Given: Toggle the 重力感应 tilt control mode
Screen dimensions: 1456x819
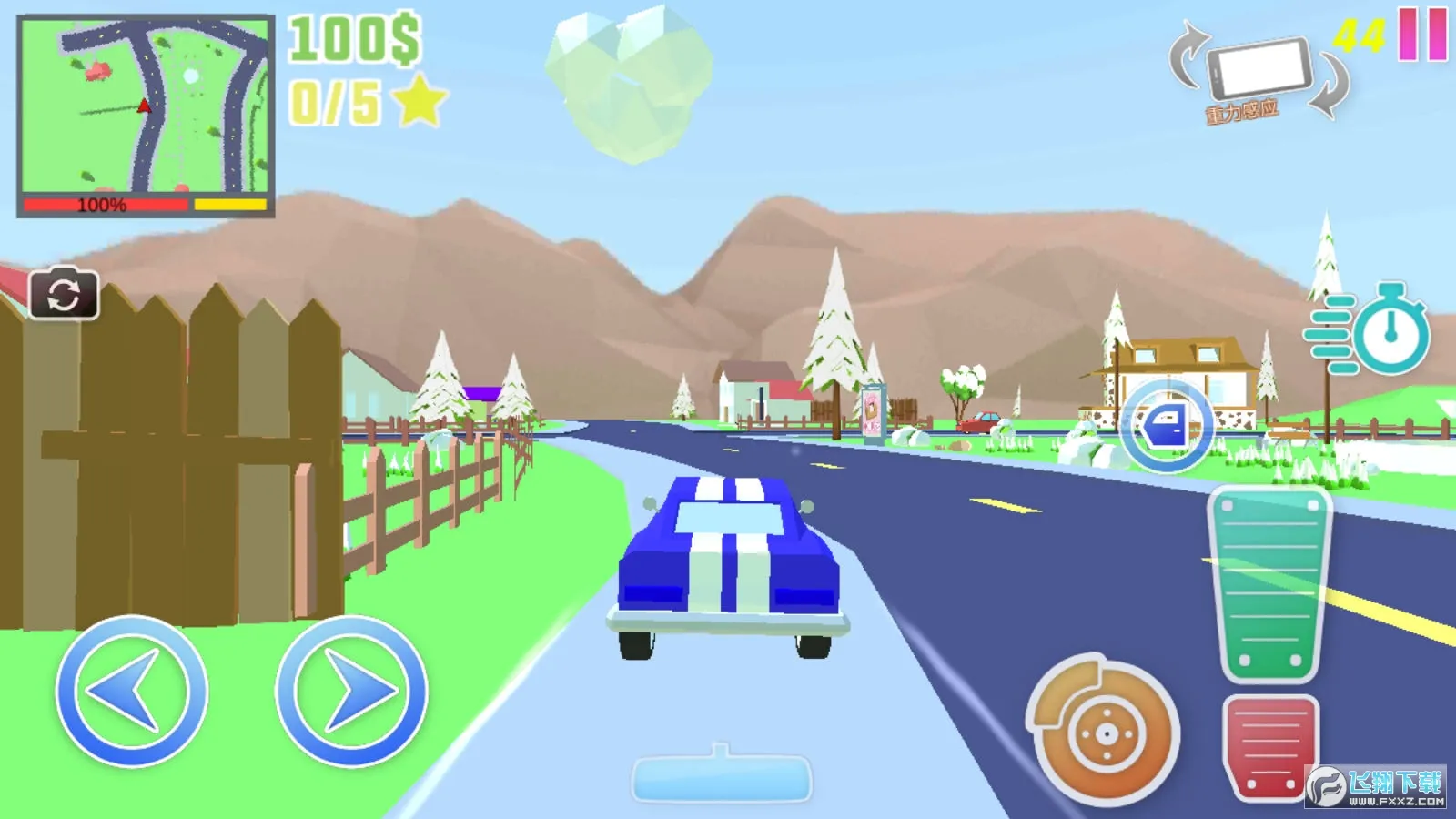Looking at the screenshot, I should point(1243,110).
